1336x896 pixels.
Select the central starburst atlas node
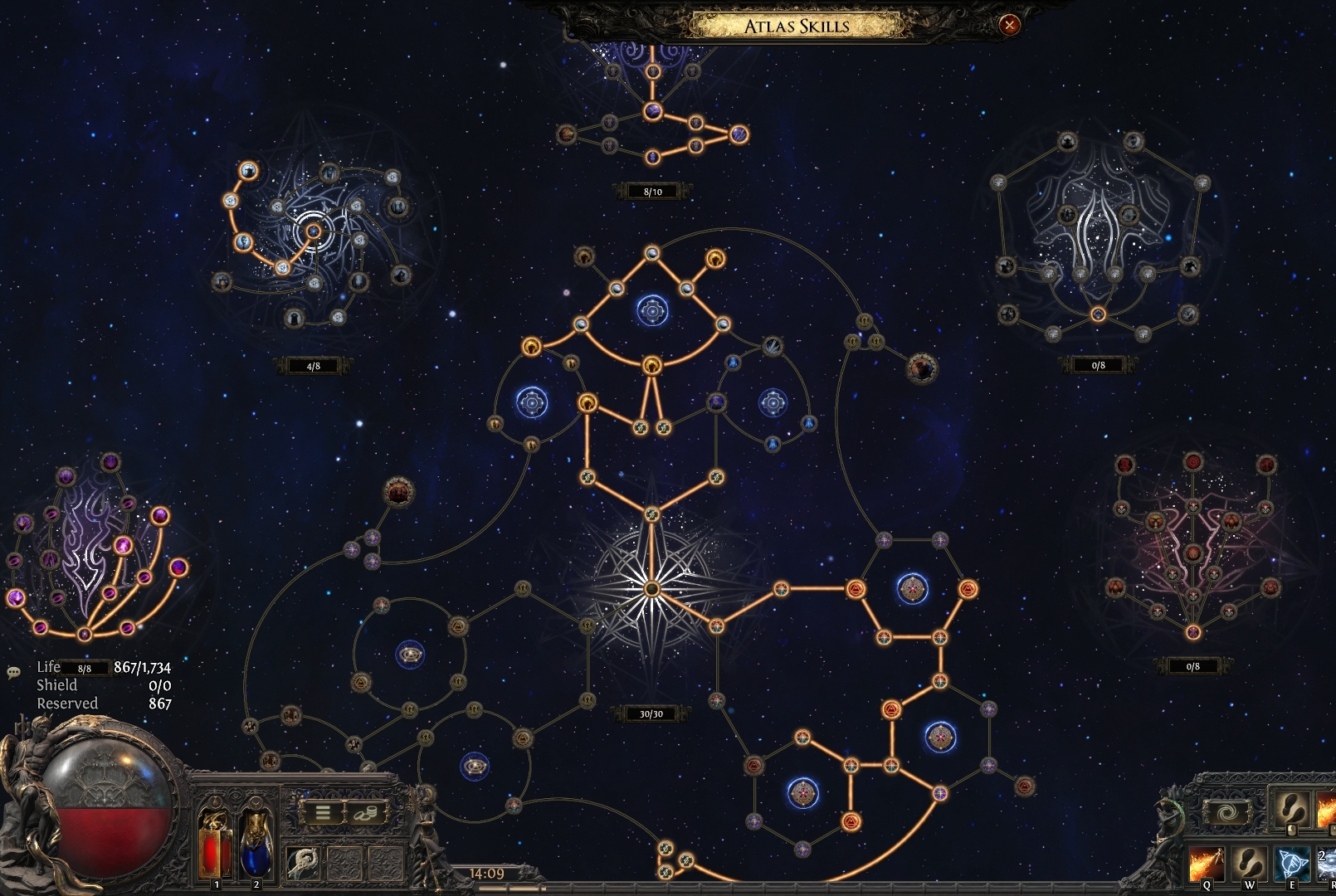click(x=651, y=589)
